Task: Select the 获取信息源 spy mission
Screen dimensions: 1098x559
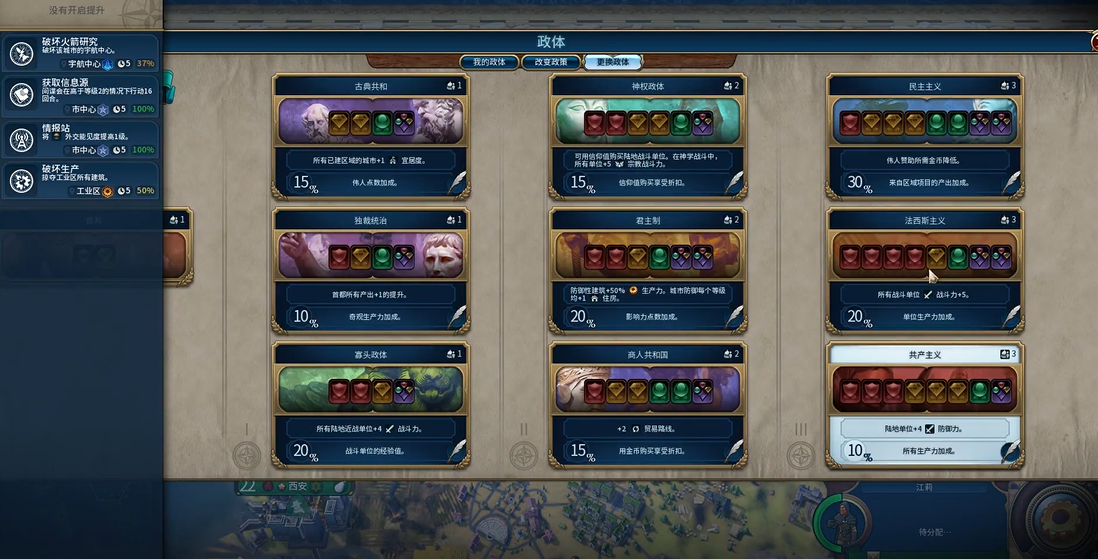Action: pyautogui.click(x=81, y=95)
